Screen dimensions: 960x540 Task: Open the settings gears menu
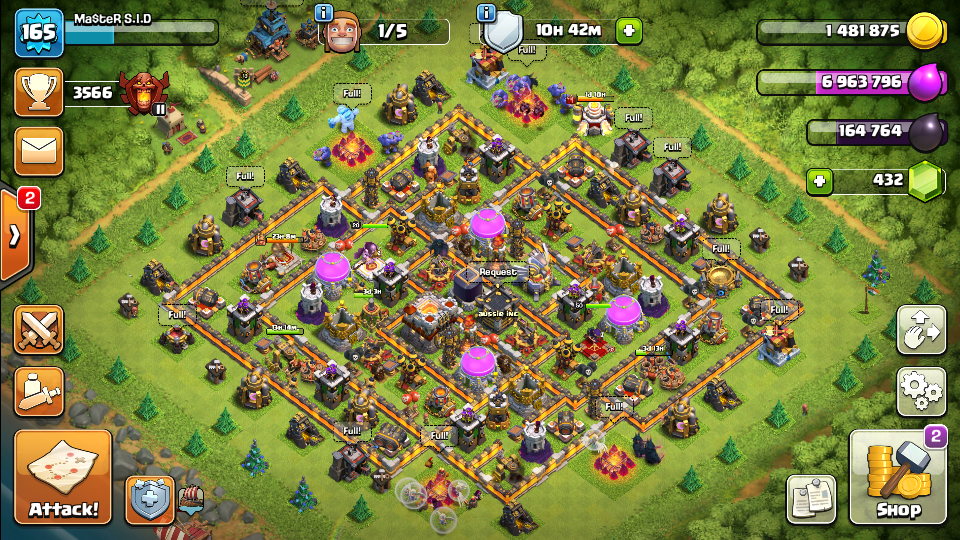[x=921, y=391]
